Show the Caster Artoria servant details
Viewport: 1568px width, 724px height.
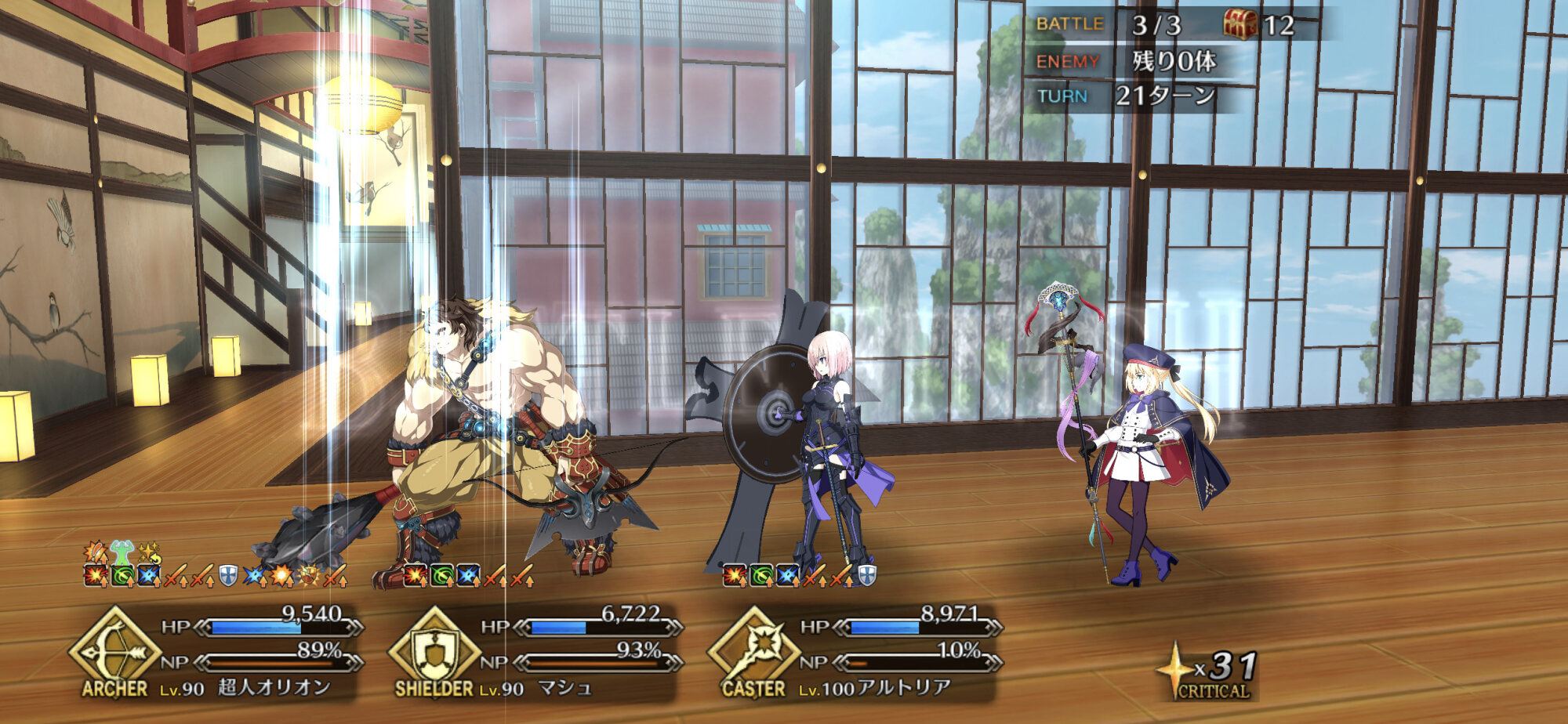pos(855,653)
